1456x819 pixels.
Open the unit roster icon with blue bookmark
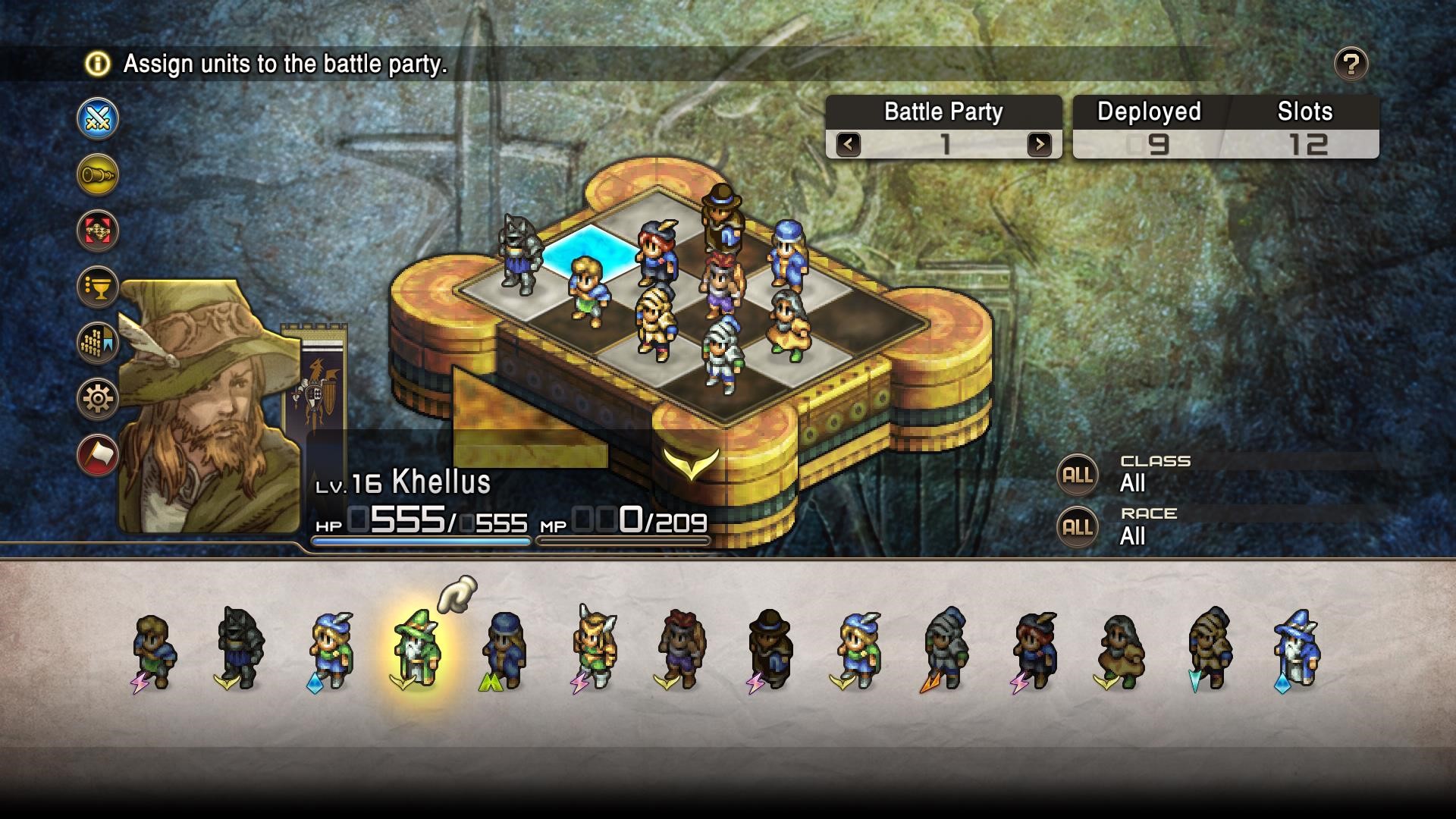pyautogui.click(x=98, y=343)
